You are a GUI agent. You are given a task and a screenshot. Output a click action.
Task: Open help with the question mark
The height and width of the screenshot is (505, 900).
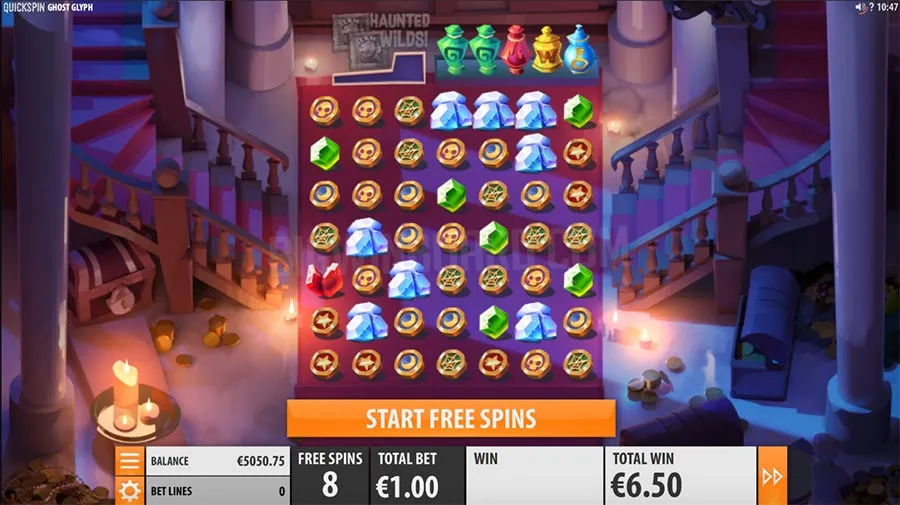(x=869, y=7)
